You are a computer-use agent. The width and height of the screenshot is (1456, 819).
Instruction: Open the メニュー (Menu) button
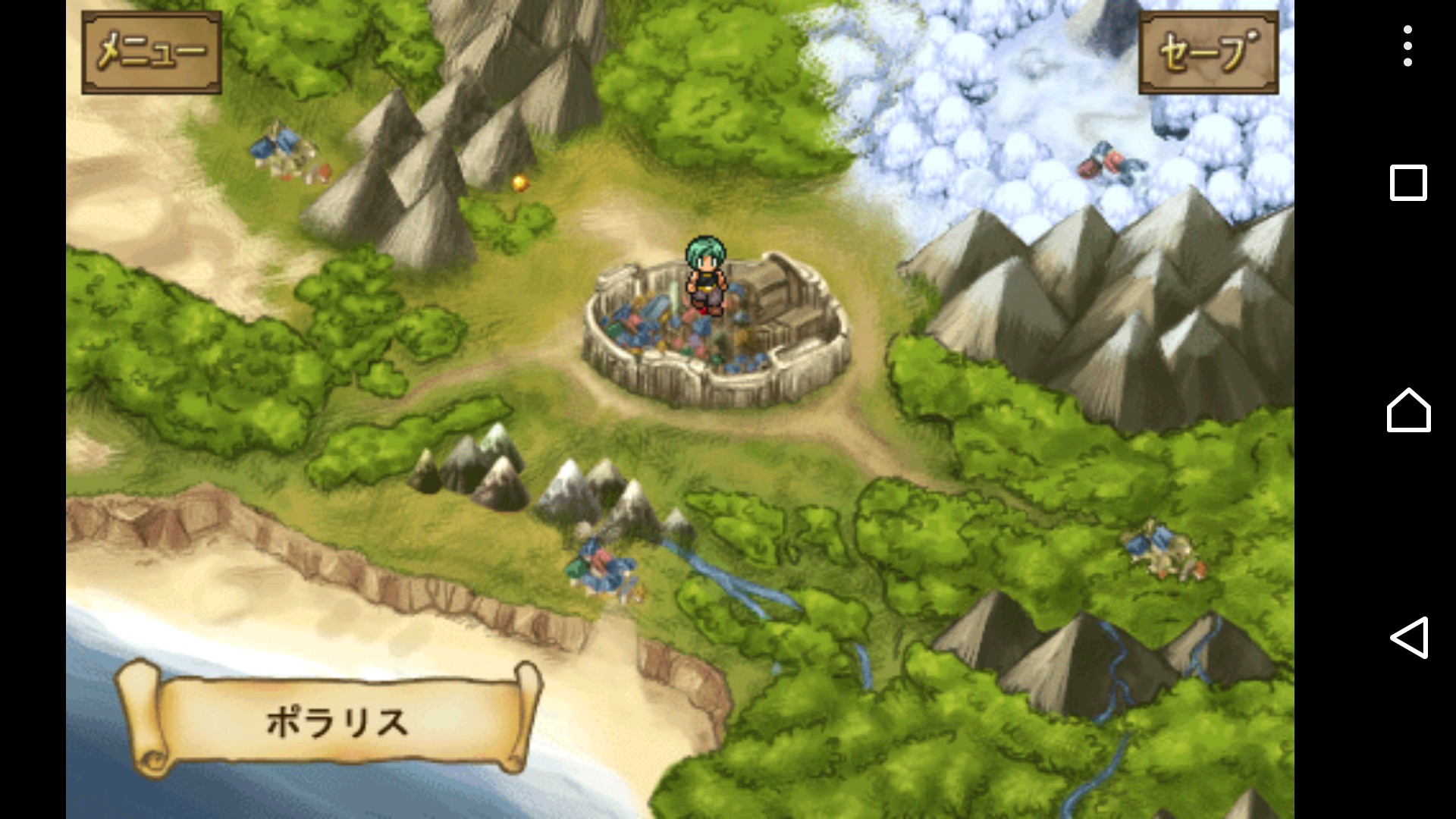pyautogui.click(x=152, y=52)
